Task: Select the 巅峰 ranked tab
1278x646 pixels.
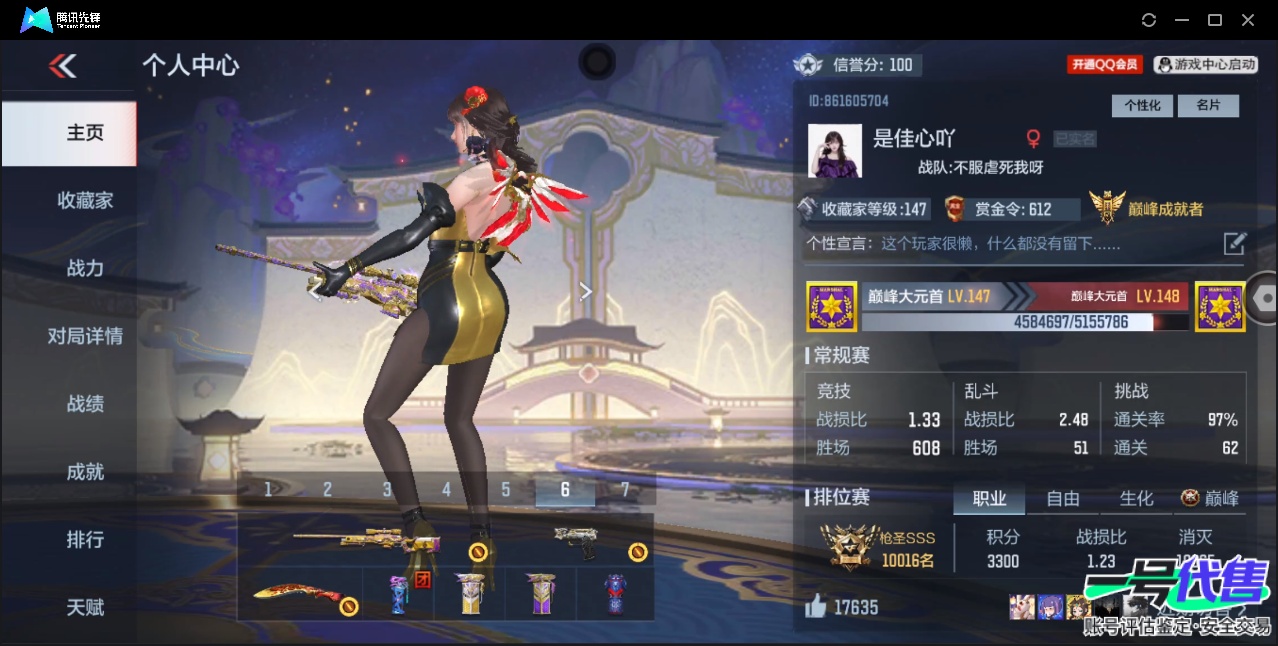Action: coord(1210,498)
